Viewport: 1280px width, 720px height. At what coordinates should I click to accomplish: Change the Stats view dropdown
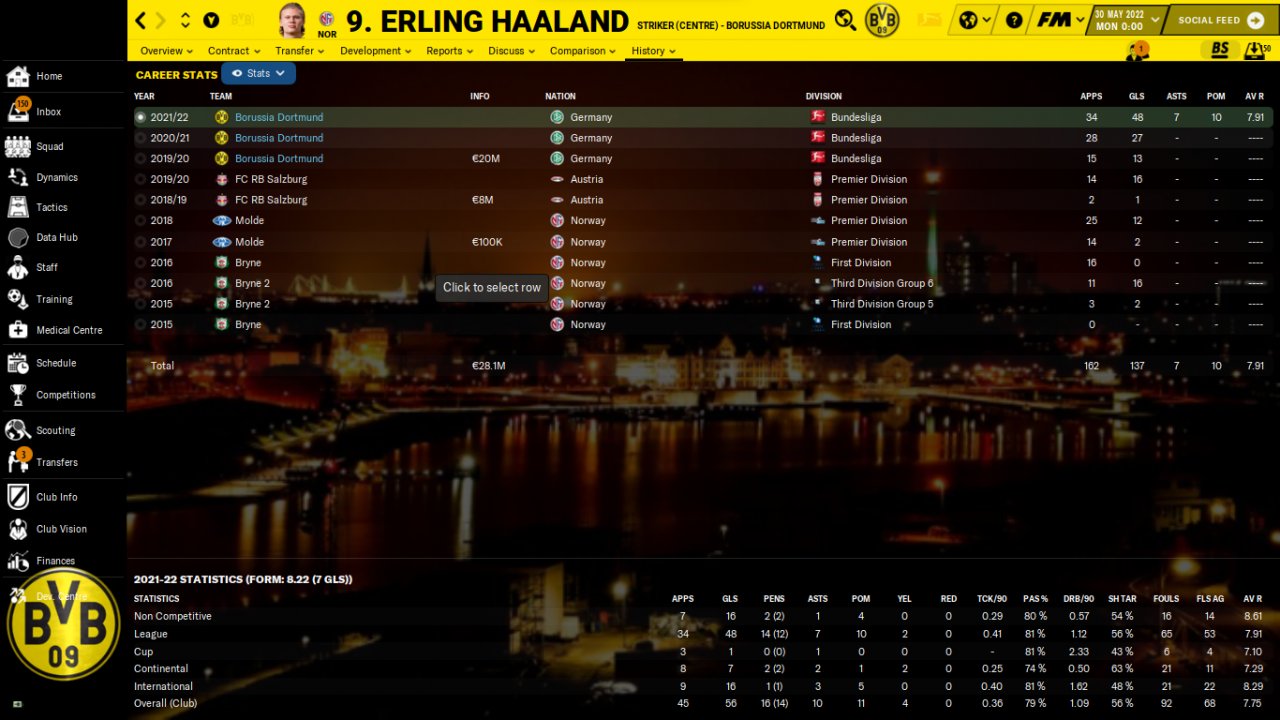click(x=259, y=73)
